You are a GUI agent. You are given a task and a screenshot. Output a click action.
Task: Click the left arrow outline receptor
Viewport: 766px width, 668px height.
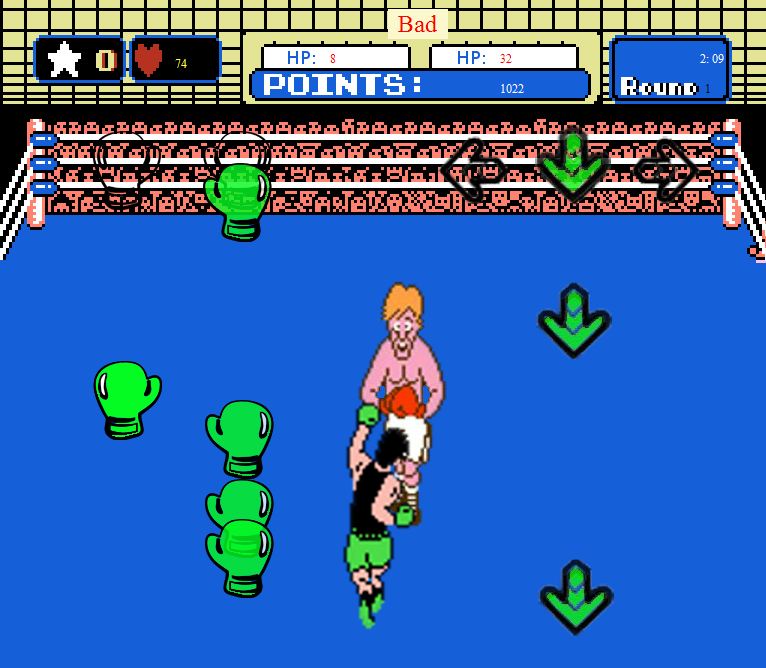pos(472,168)
